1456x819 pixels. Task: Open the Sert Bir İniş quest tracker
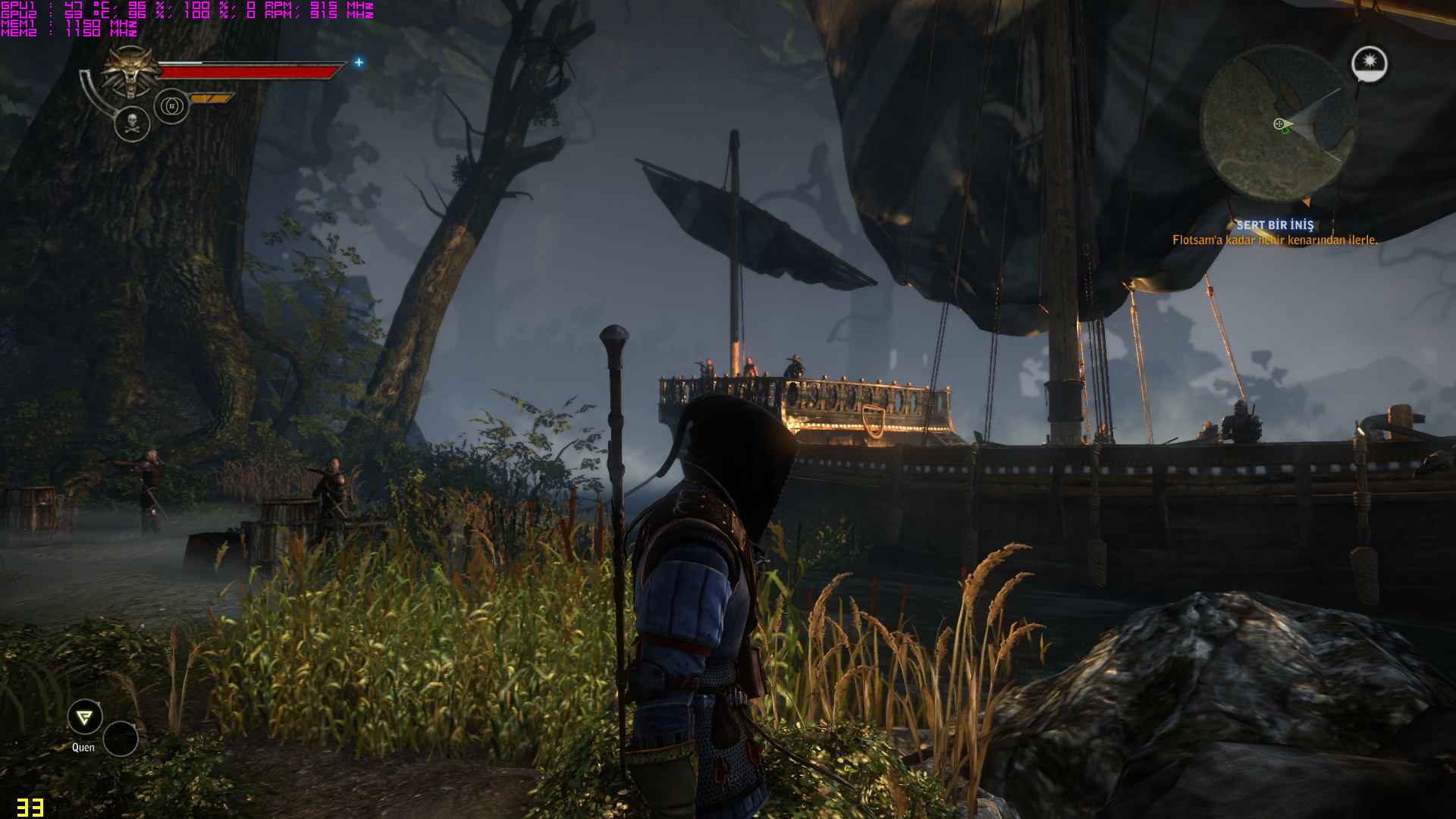point(1275,225)
